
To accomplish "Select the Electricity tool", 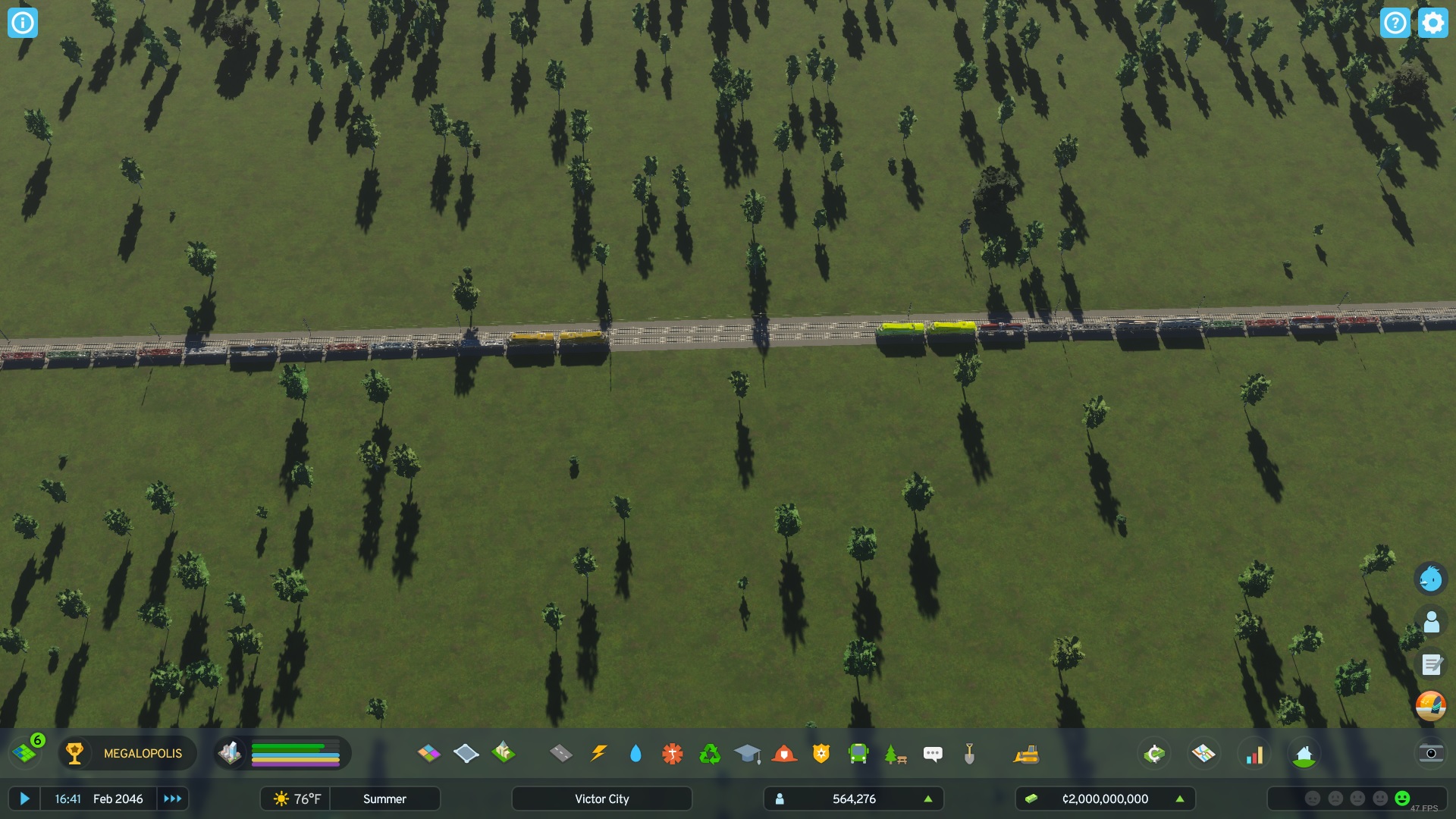I will pyautogui.click(x=599, y=753).
